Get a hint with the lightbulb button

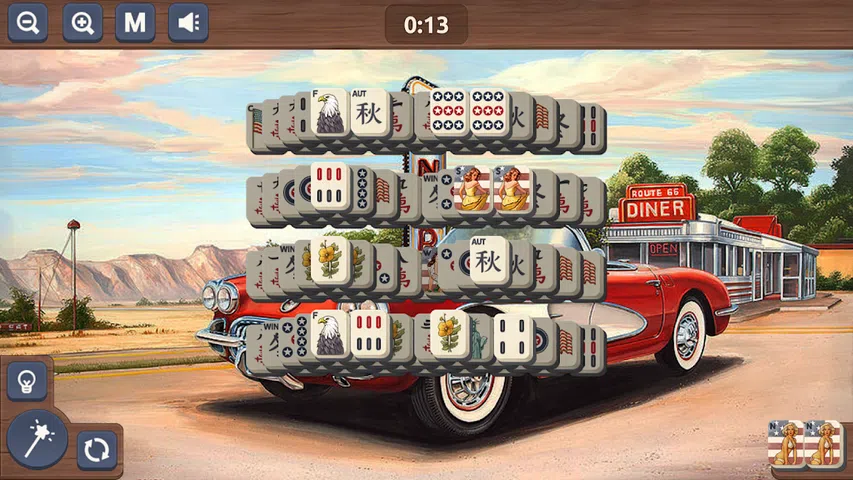point(27,381)
